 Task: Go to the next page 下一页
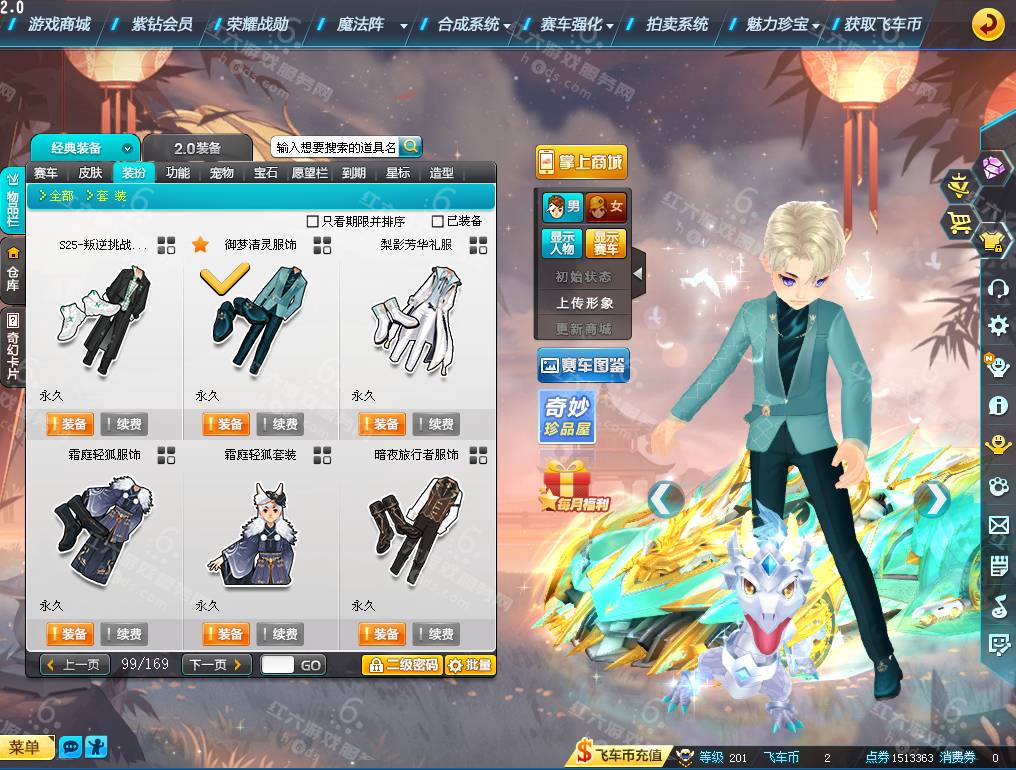(x=216, y=665)
